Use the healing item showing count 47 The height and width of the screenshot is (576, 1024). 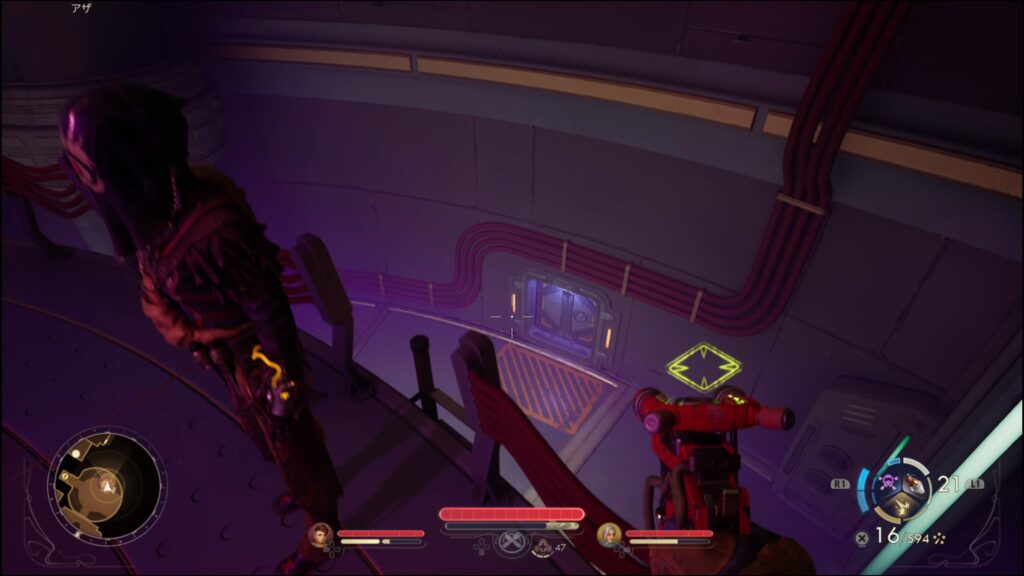coord(543,545)
